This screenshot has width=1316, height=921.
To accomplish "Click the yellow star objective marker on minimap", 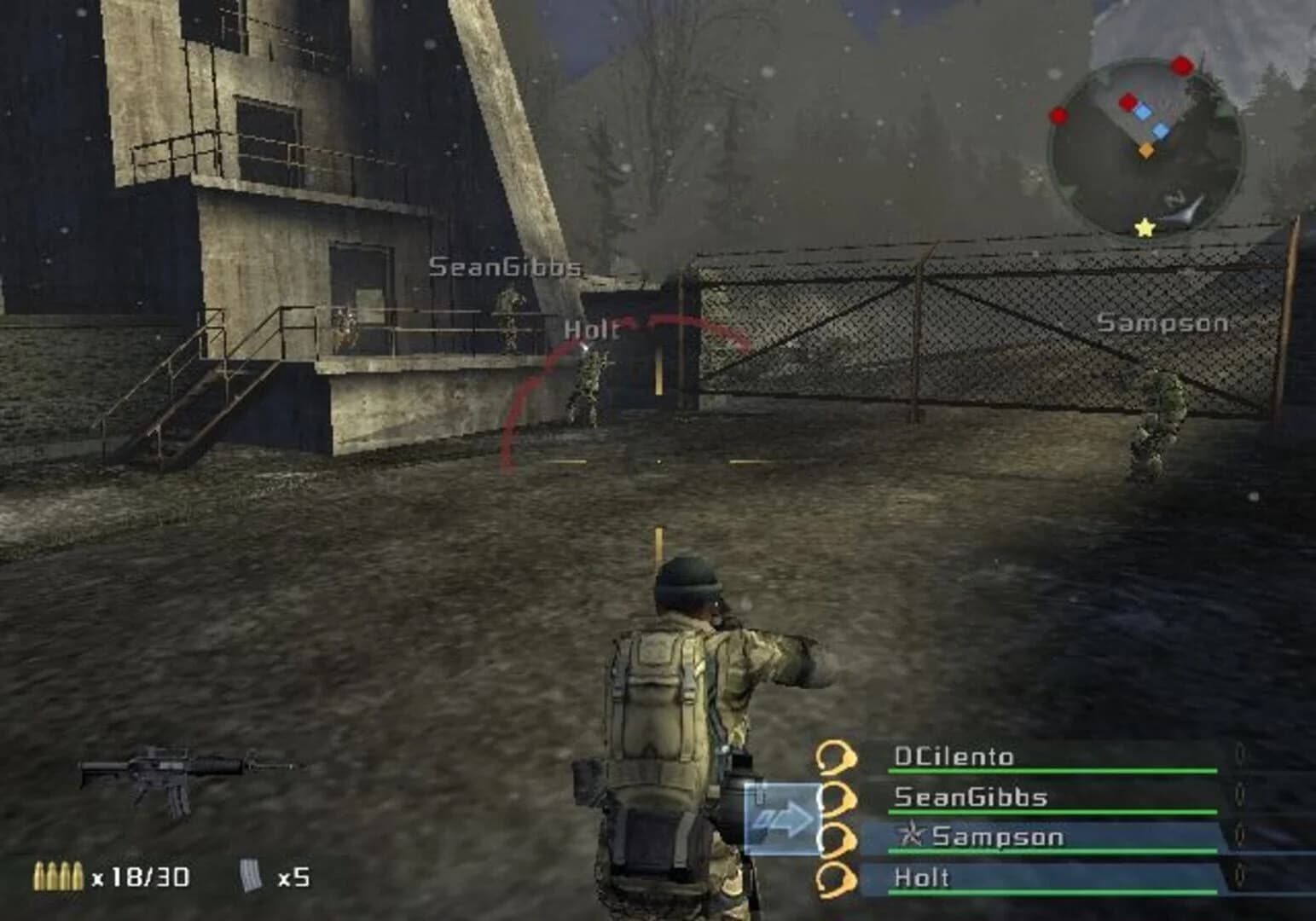I will [x=1144, y=229].
